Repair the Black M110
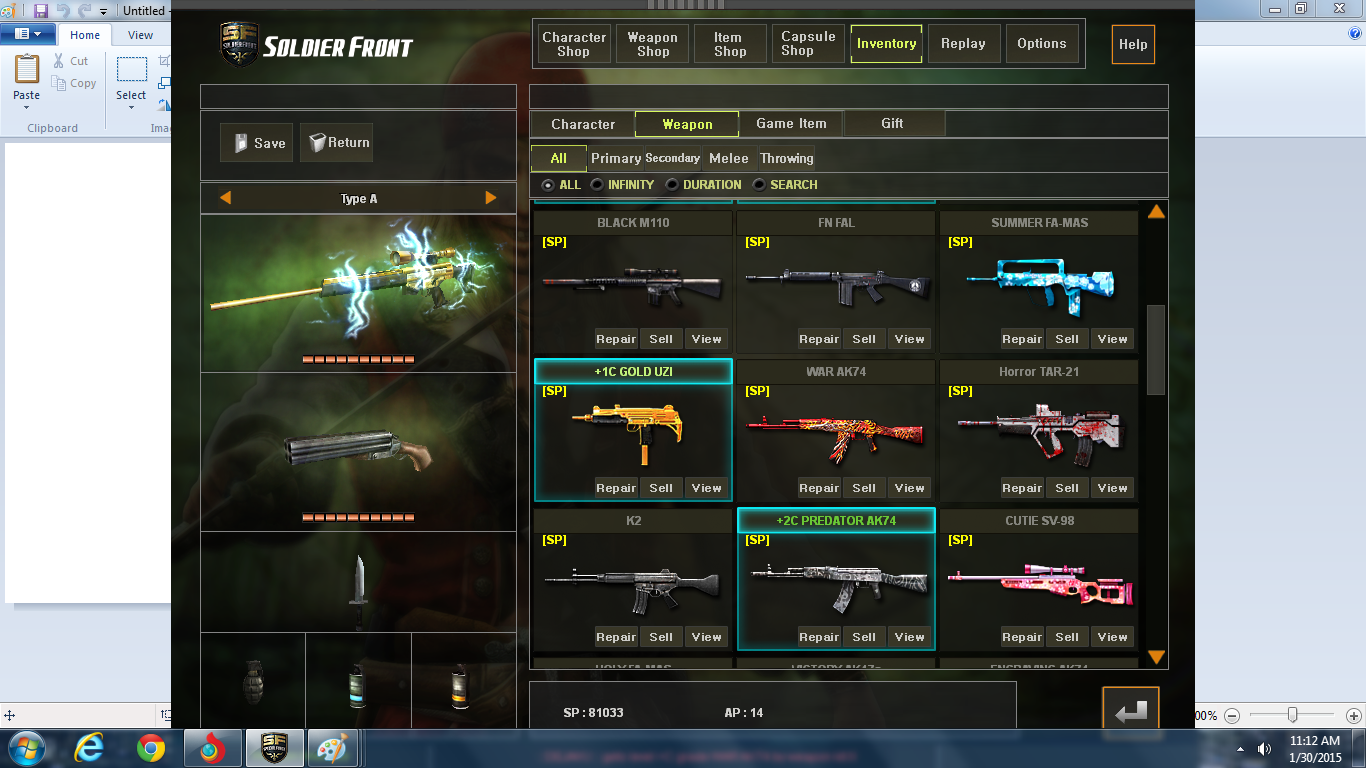This screenshot has width=1366, height=768. [x=616, y=339]
